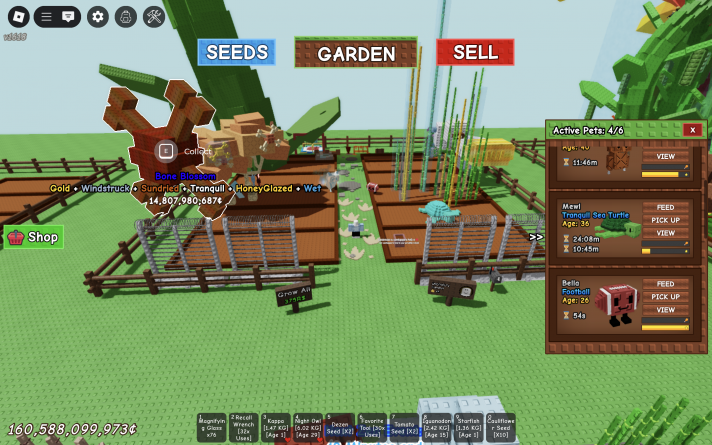Feed the Tranquil Sea Turtle Mewl

click(x=665, y=208)
